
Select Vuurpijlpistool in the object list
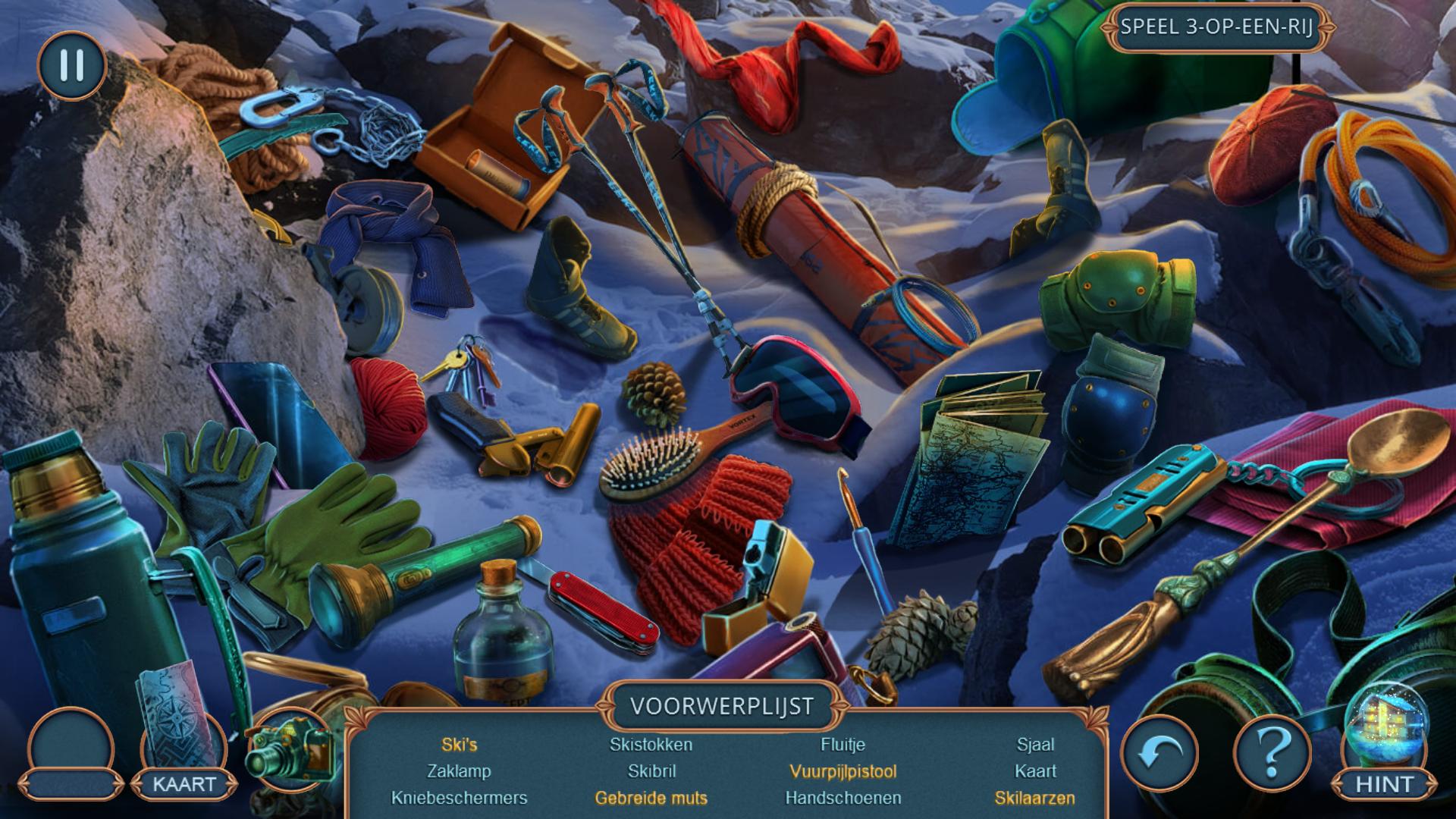pos(843,771)
